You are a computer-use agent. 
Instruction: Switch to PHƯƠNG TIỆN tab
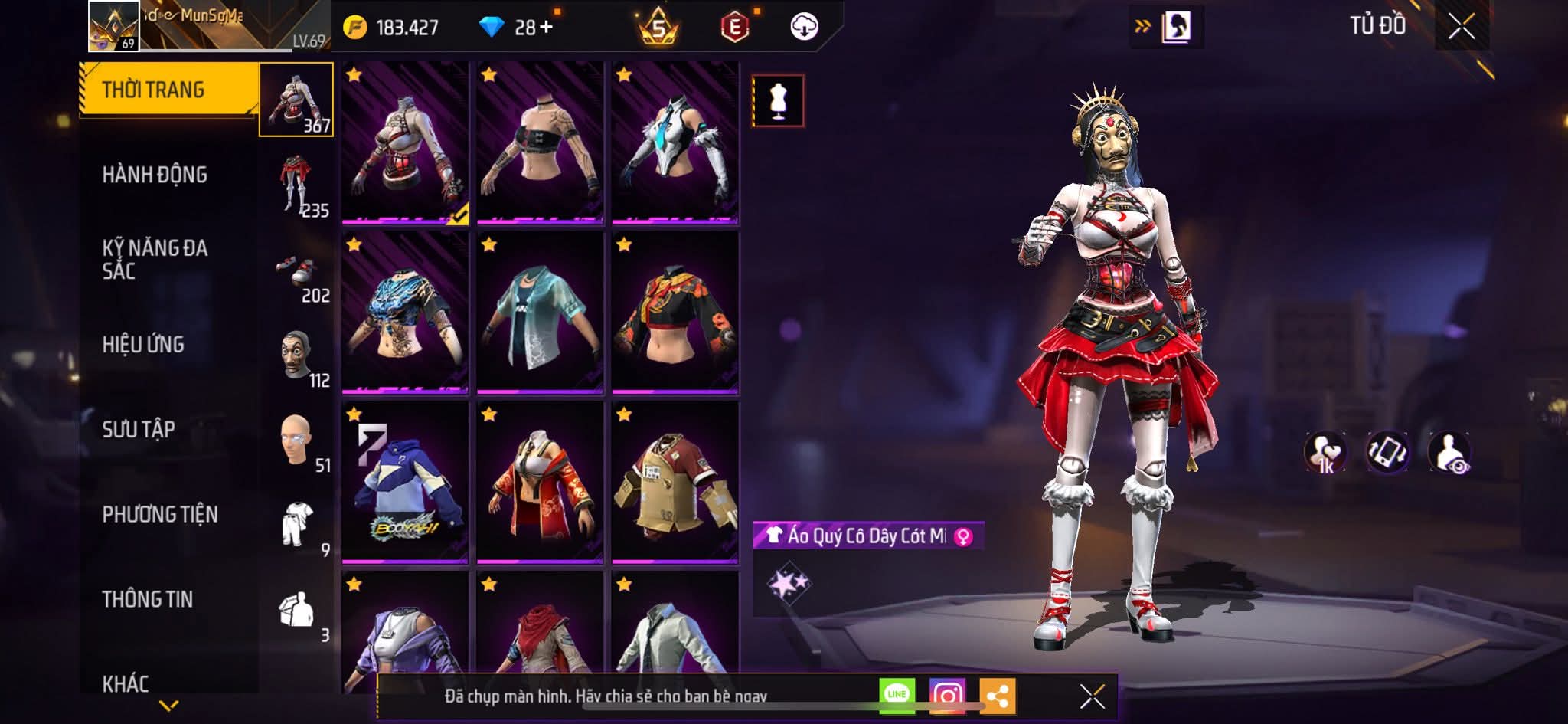[160, 514]
